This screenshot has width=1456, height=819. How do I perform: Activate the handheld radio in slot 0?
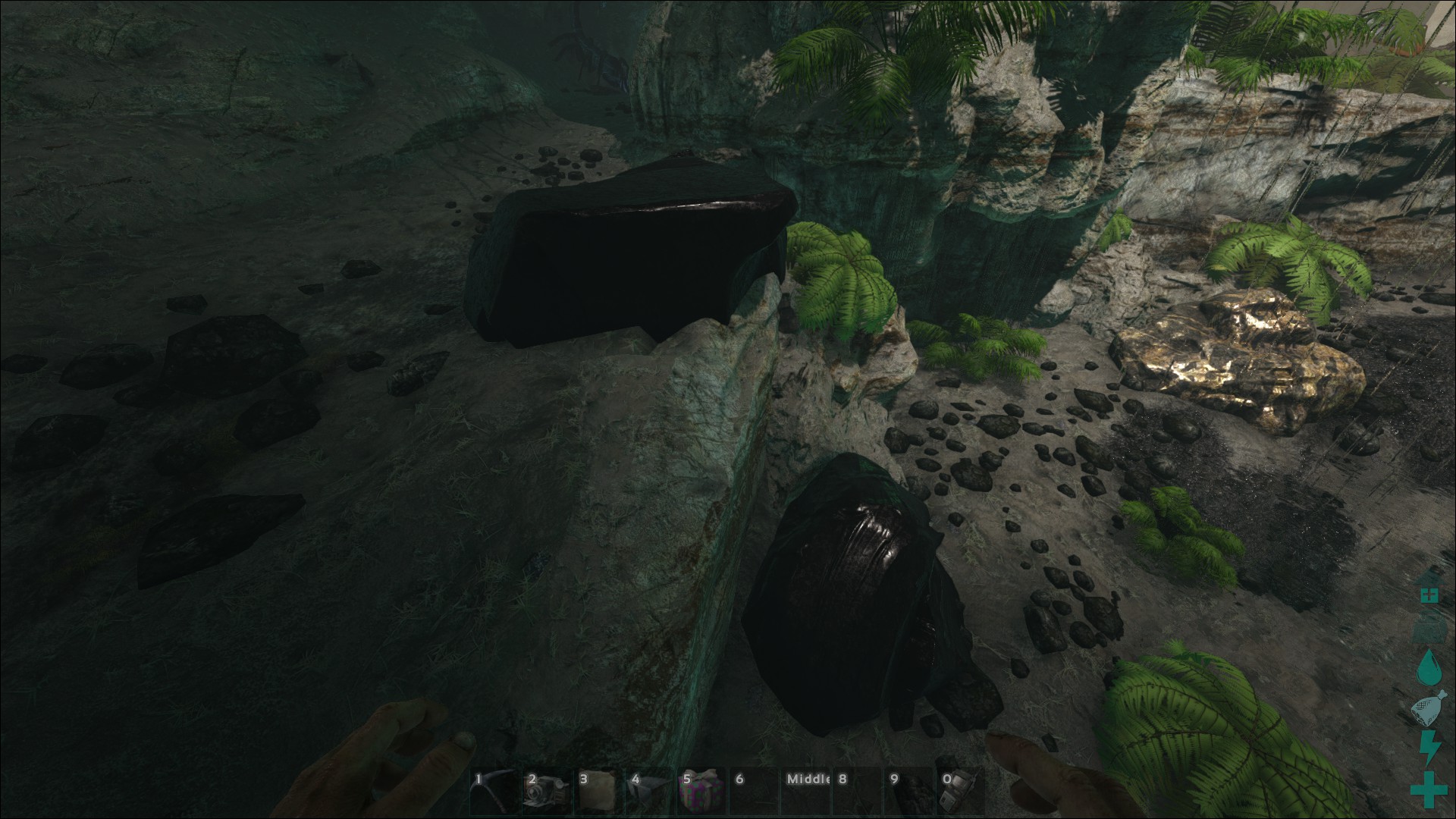point(960,791)
